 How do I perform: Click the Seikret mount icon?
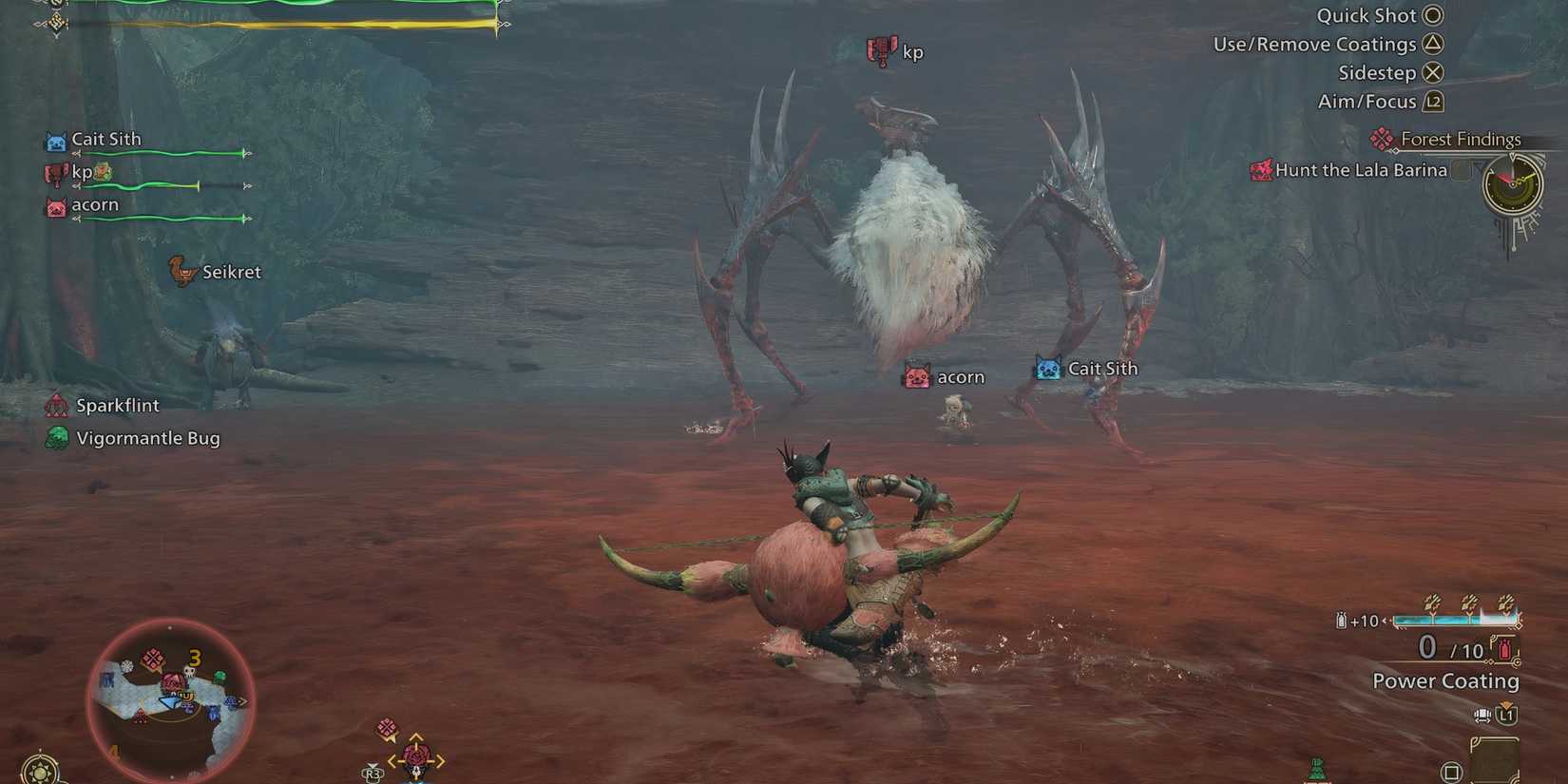(x=181, y=272)
